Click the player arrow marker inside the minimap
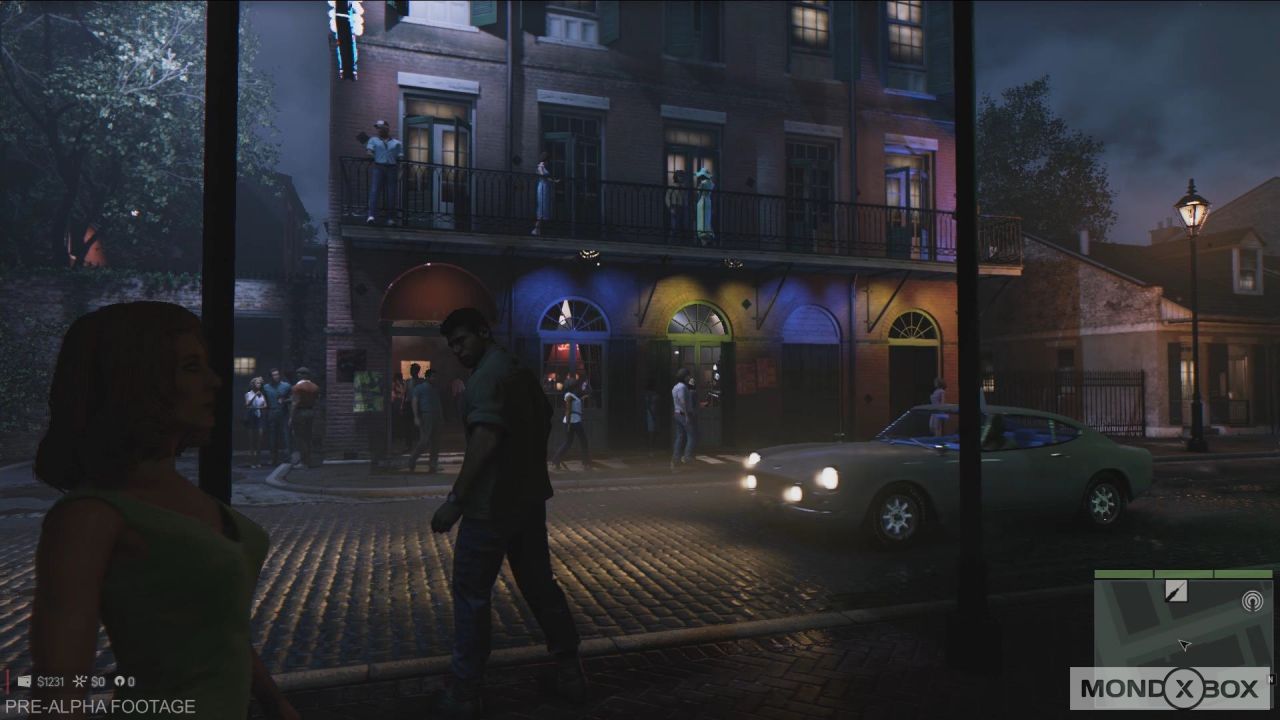Viewport: 1280px width, 720px height. [1185, 645]
